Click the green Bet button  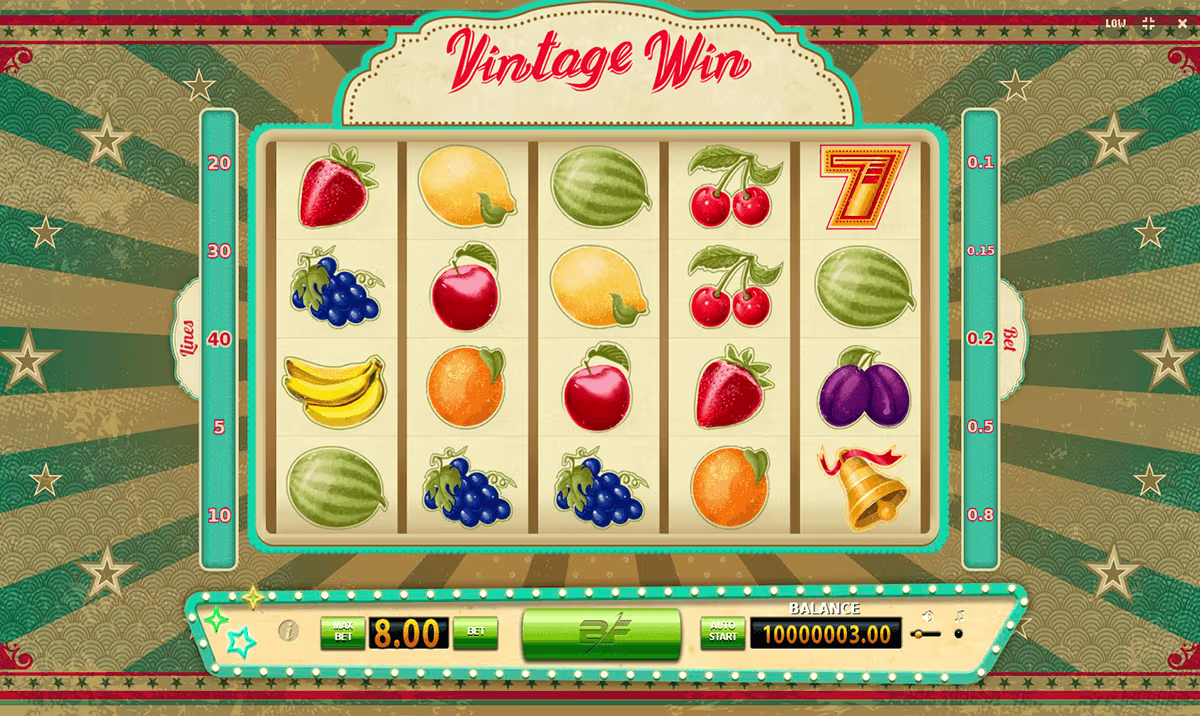pyautogui.click(x=475, y=633)
